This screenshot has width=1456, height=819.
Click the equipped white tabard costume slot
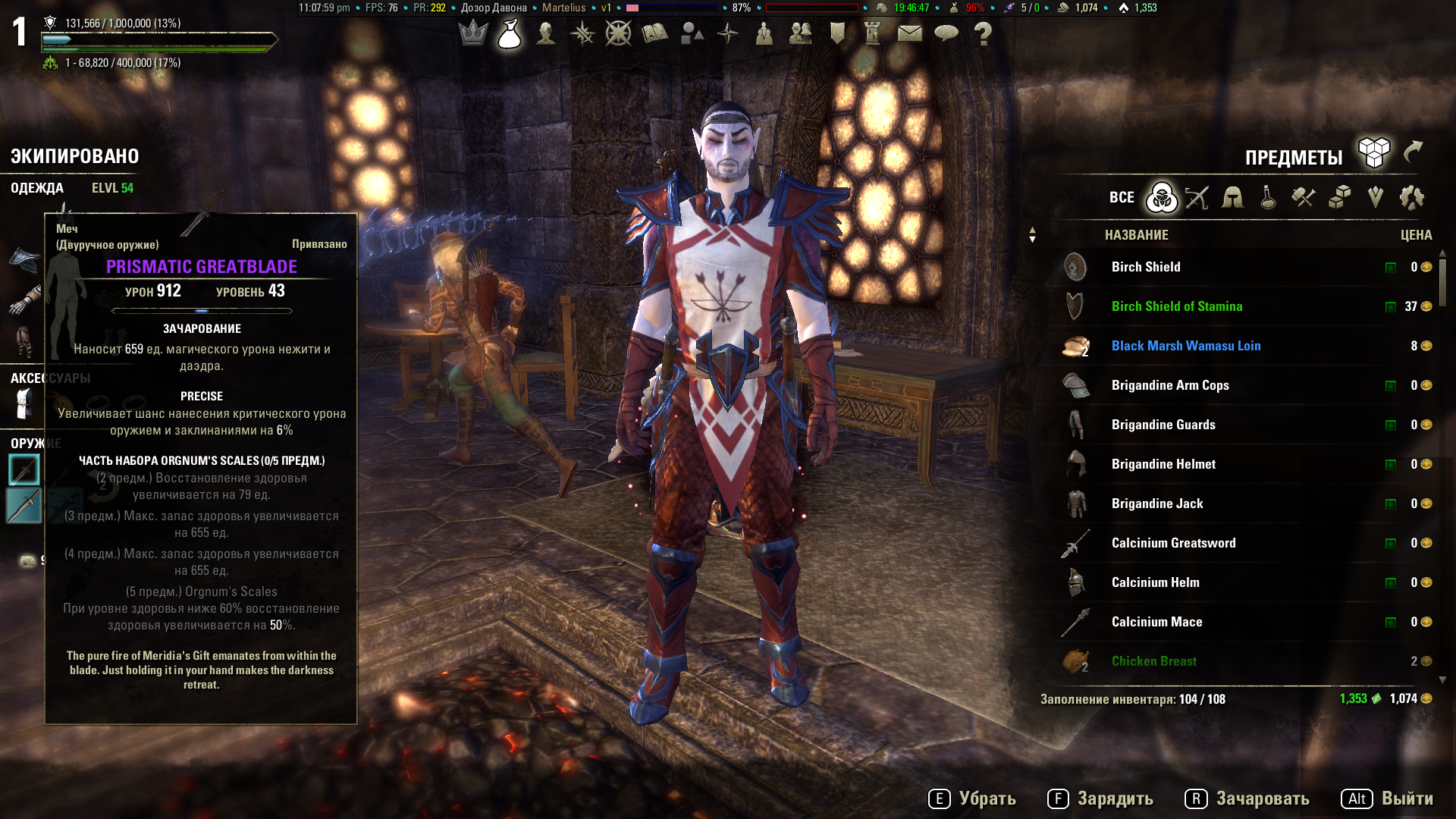click(x=24, y=403)
